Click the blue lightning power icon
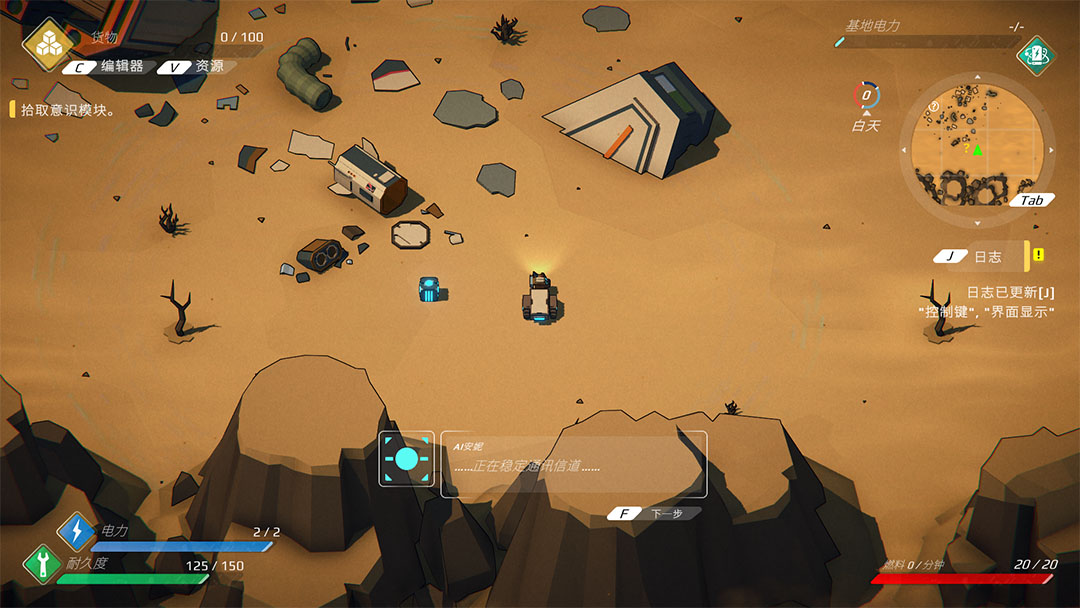The height and width of the screenshot is (608, 1080). click(76, 531)
